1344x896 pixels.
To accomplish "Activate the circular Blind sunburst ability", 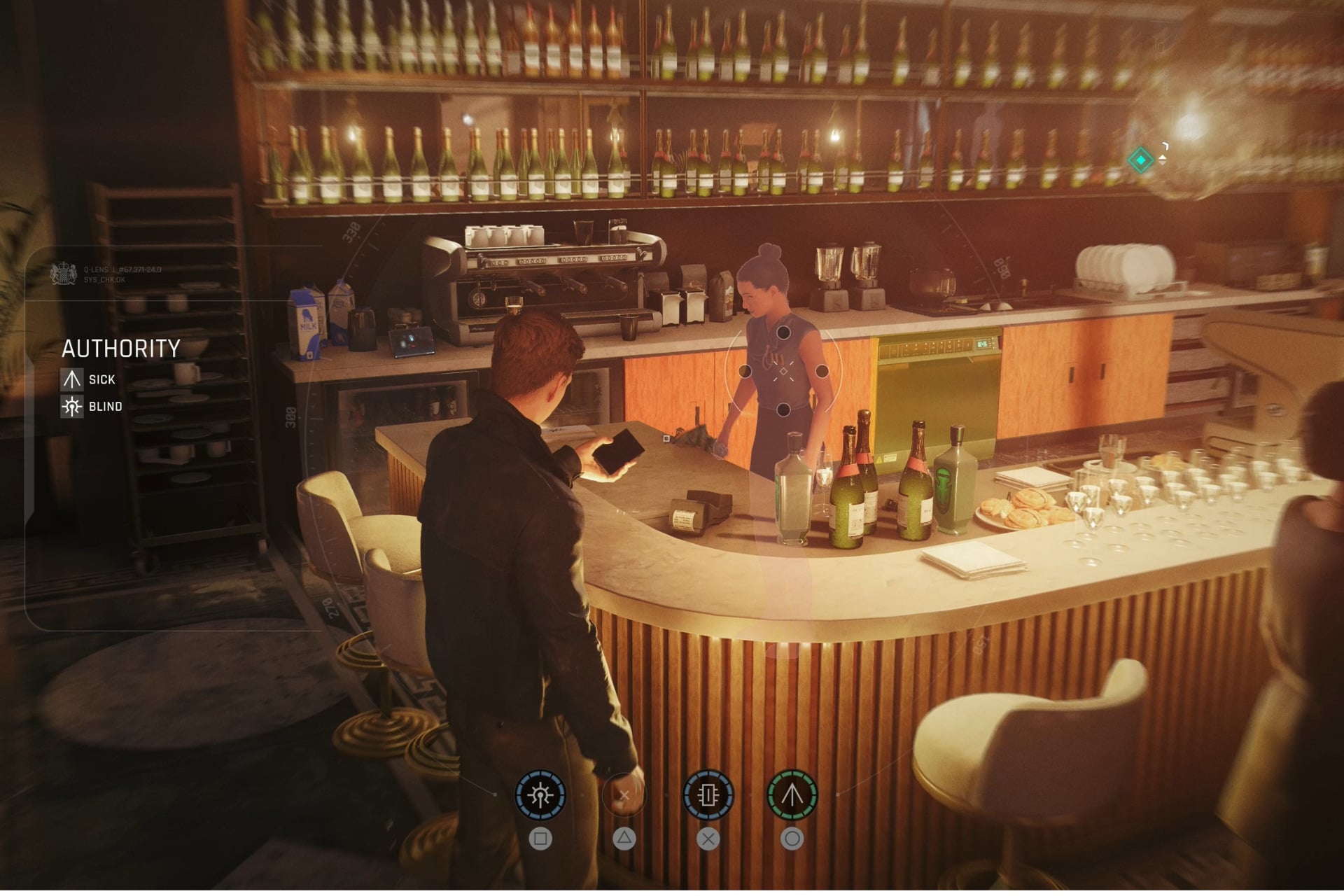I will click(x=540, y=795).
